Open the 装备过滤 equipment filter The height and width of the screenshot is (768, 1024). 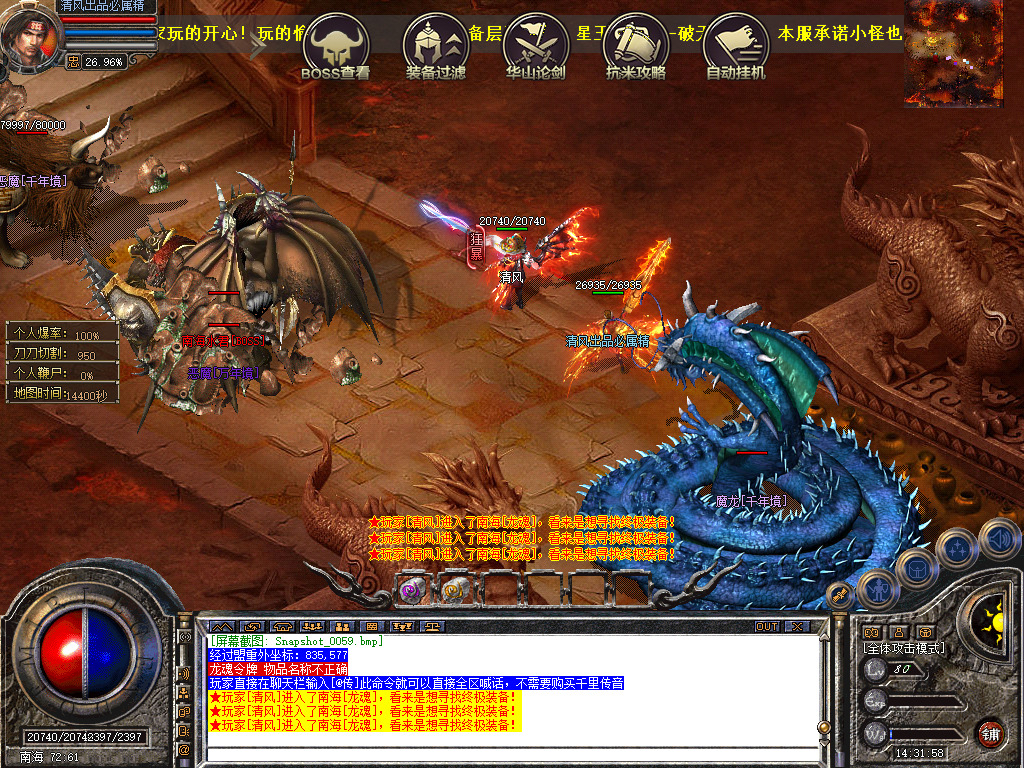point(435,46)
